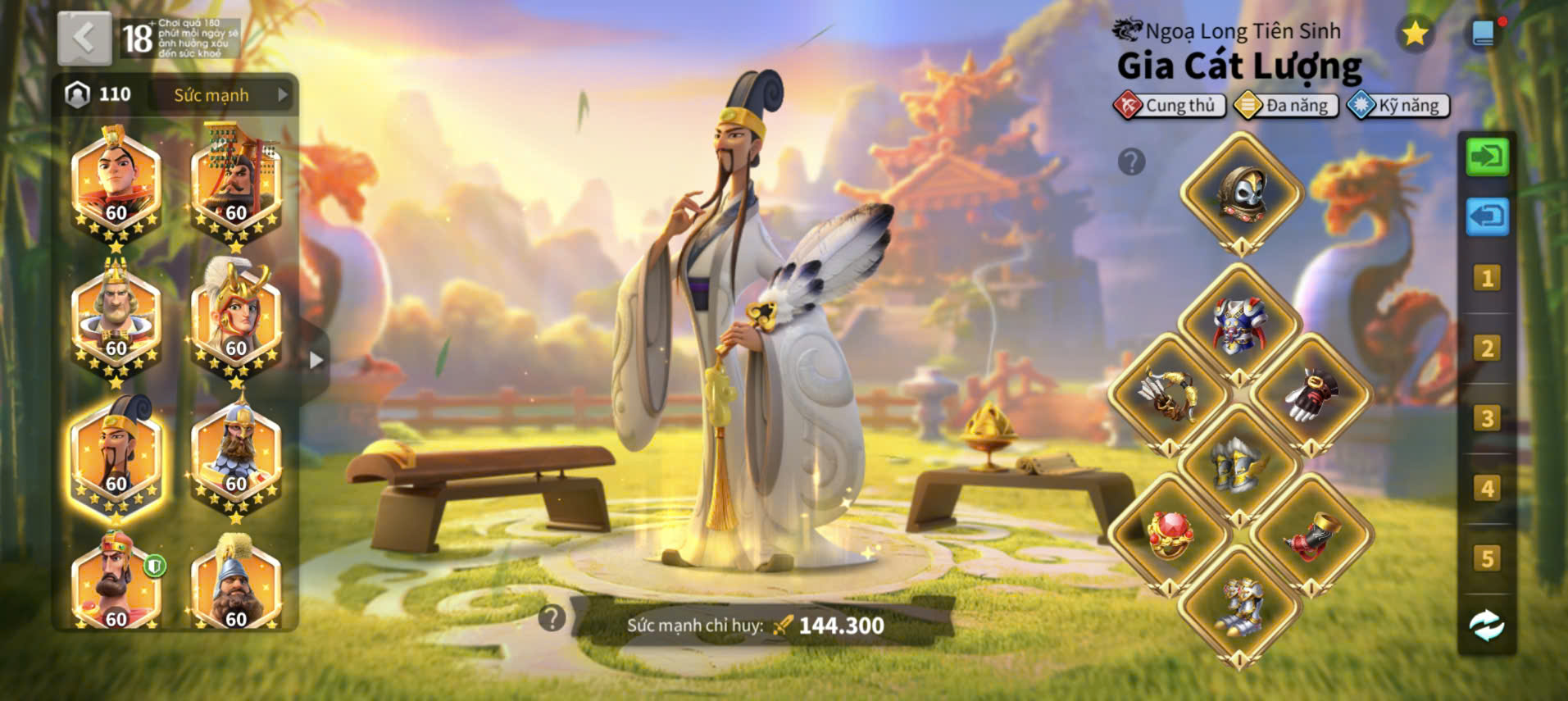Select the bow weapon slot
The image size is (1568, 701).
[1169, 395]
